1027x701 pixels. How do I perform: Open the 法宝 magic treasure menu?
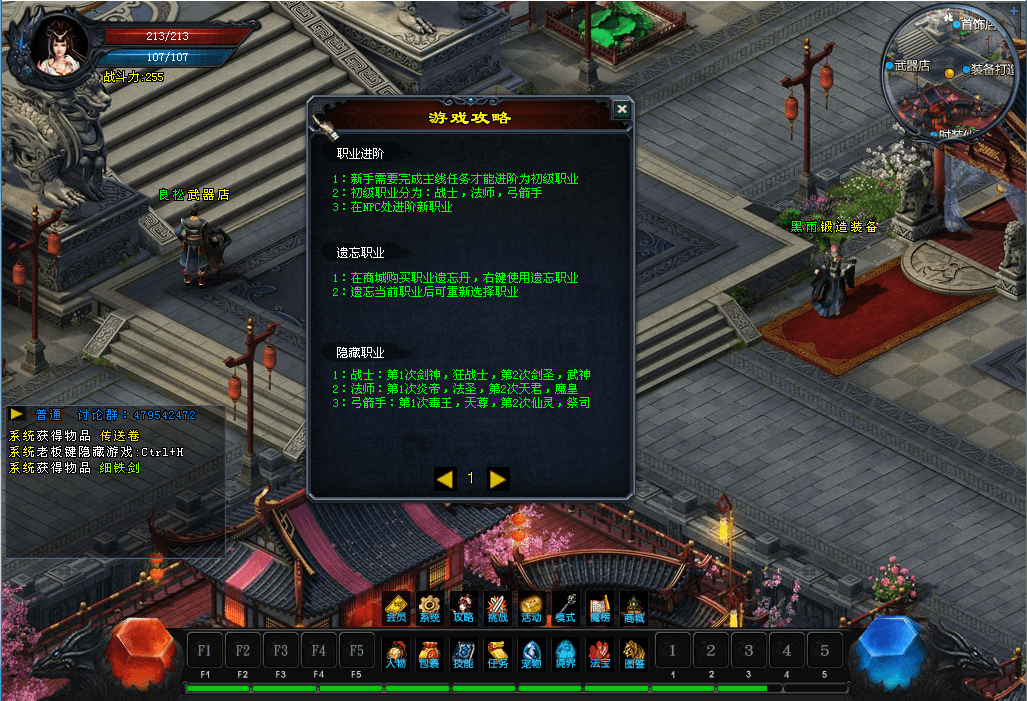point(599,653)
